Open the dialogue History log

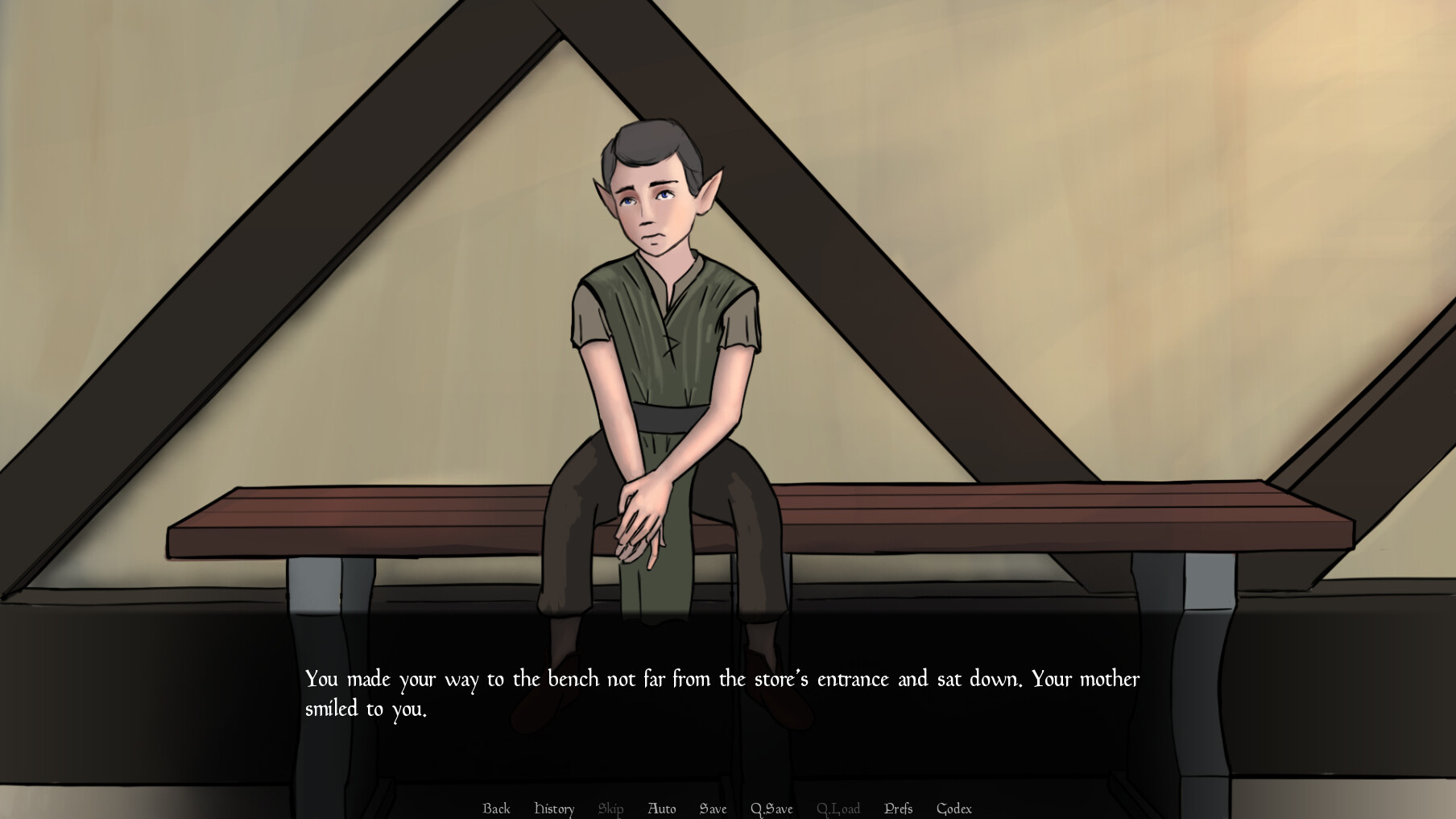pos(554,809)
